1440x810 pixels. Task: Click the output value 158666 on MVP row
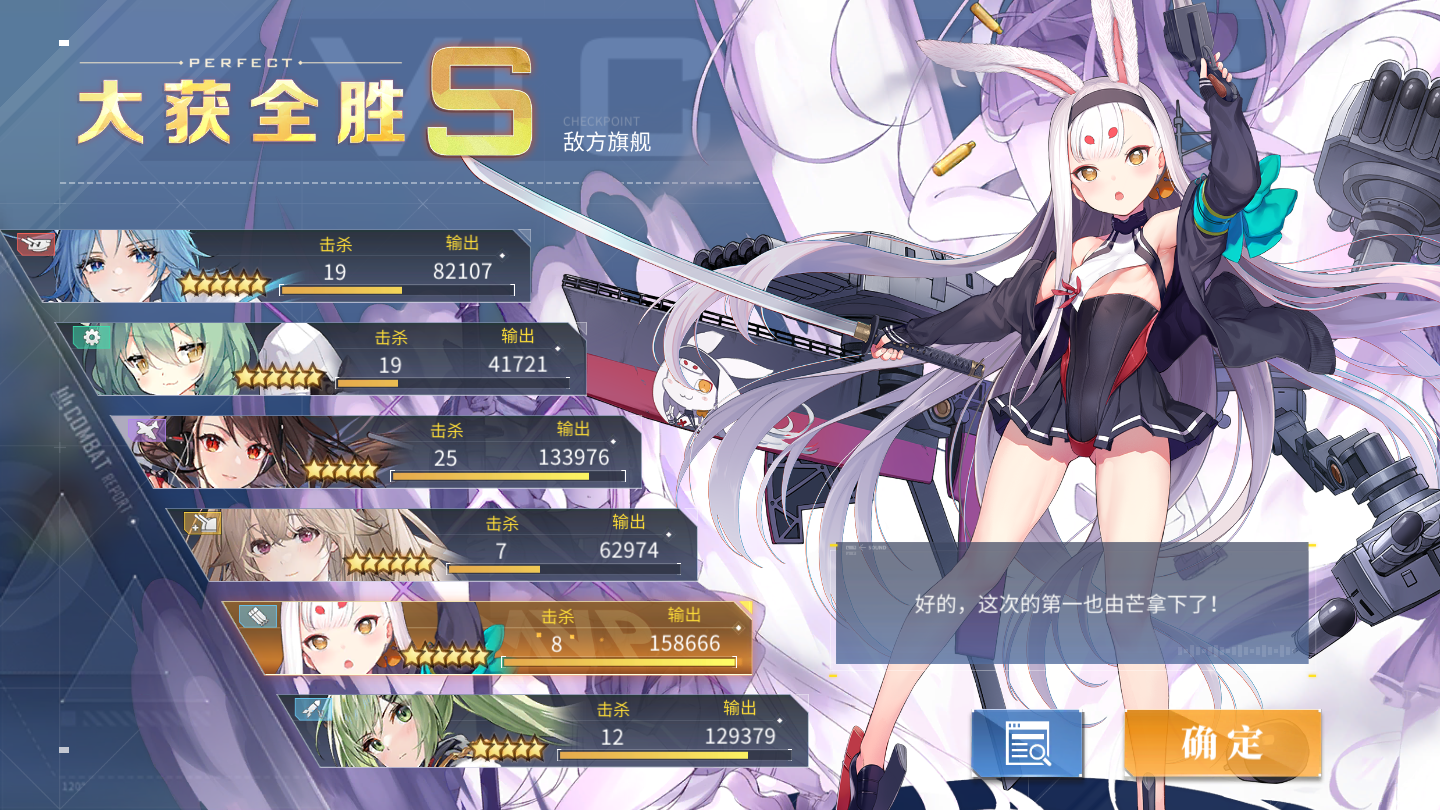pos(687,641)
